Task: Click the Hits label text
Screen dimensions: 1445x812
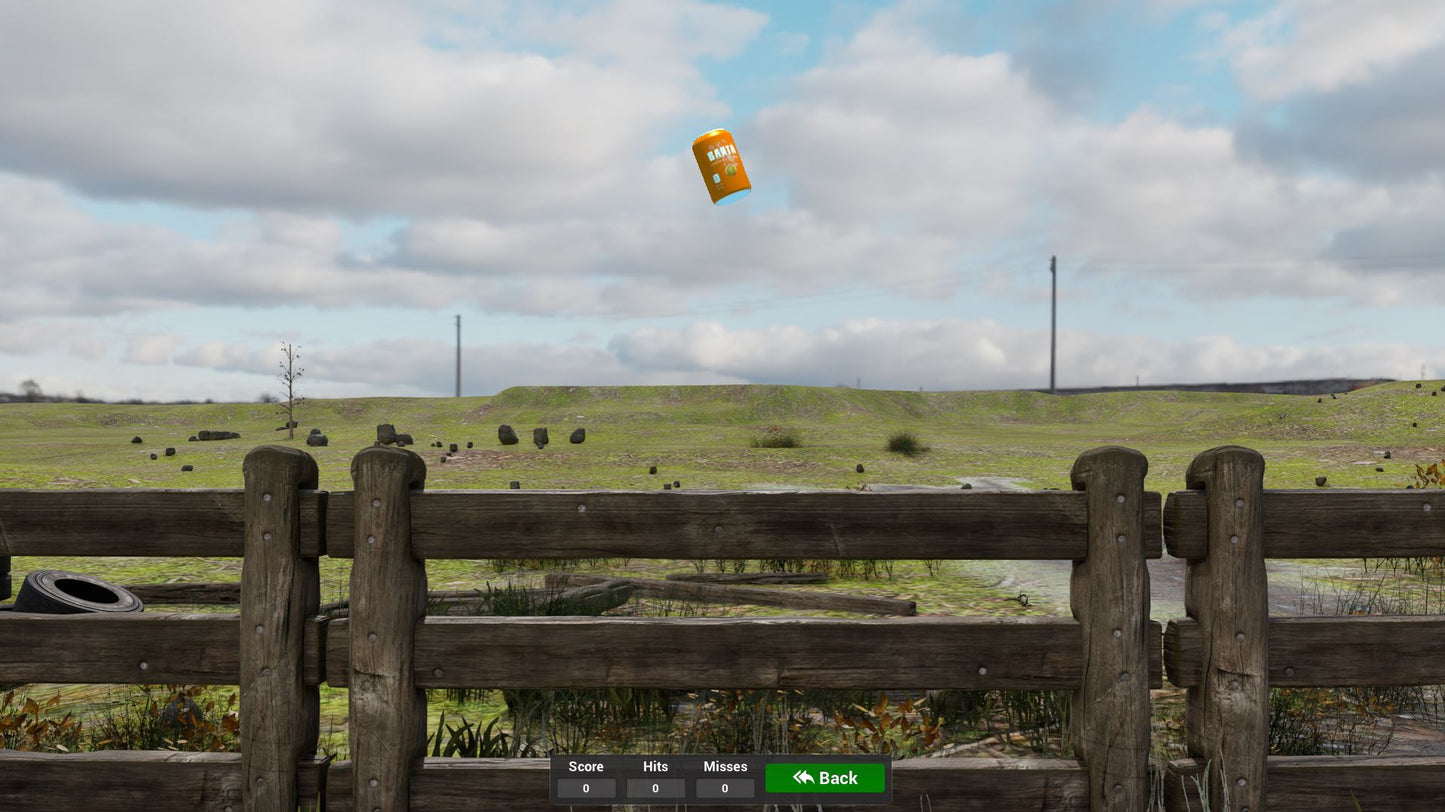Action: (x=655, y=766)
